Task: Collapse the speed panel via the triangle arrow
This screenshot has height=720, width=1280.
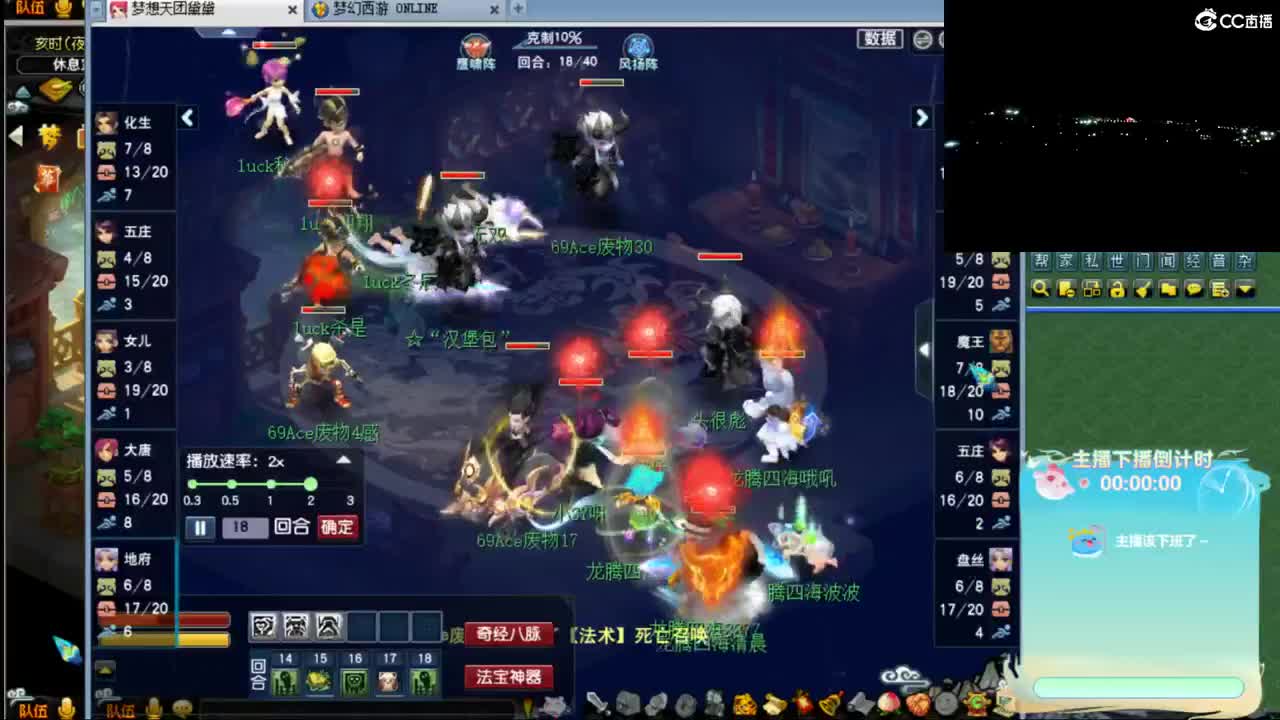Action: [x=344, y=459]
